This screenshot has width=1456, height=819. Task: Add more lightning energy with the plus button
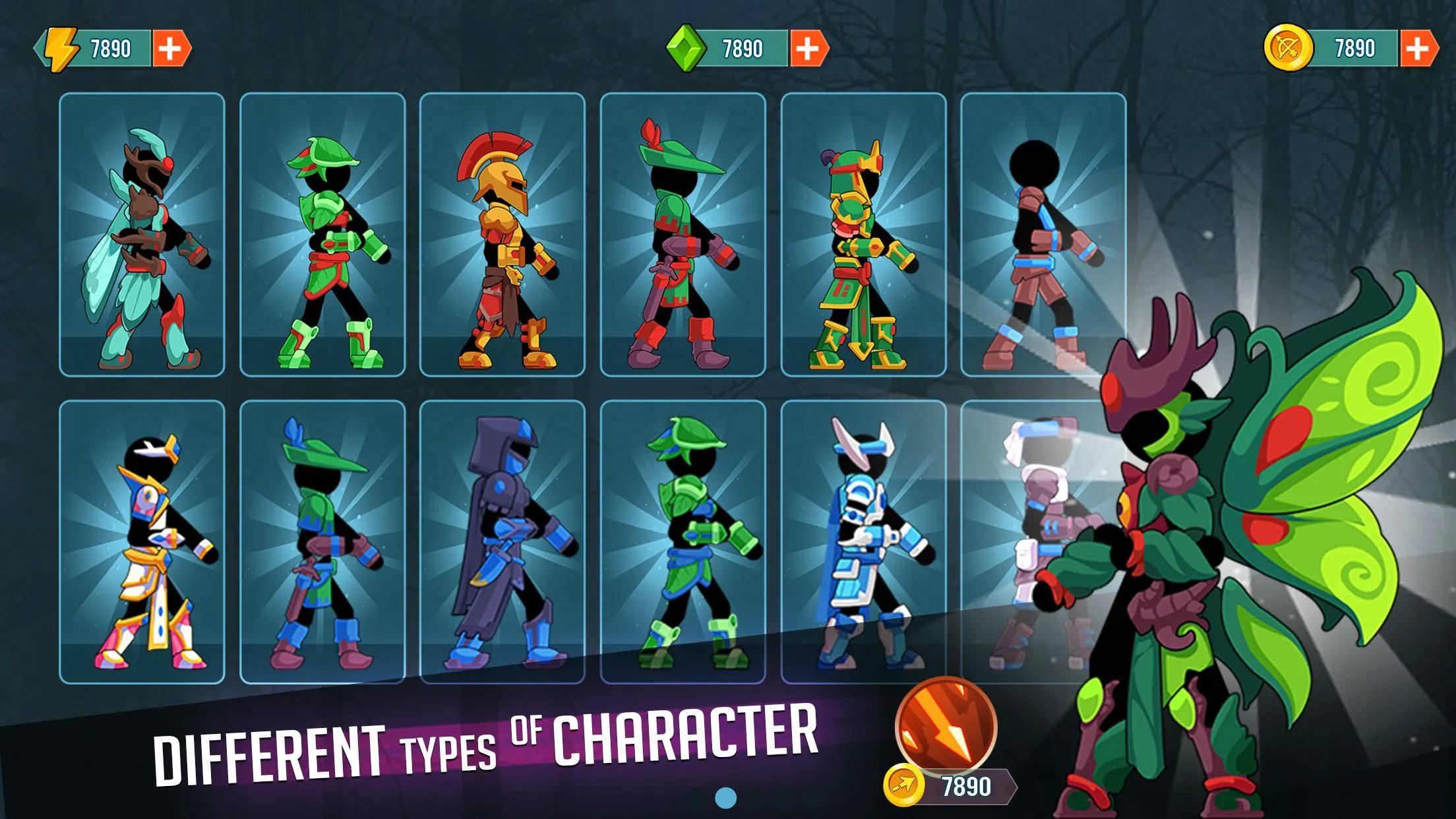[x=171, y=49]
